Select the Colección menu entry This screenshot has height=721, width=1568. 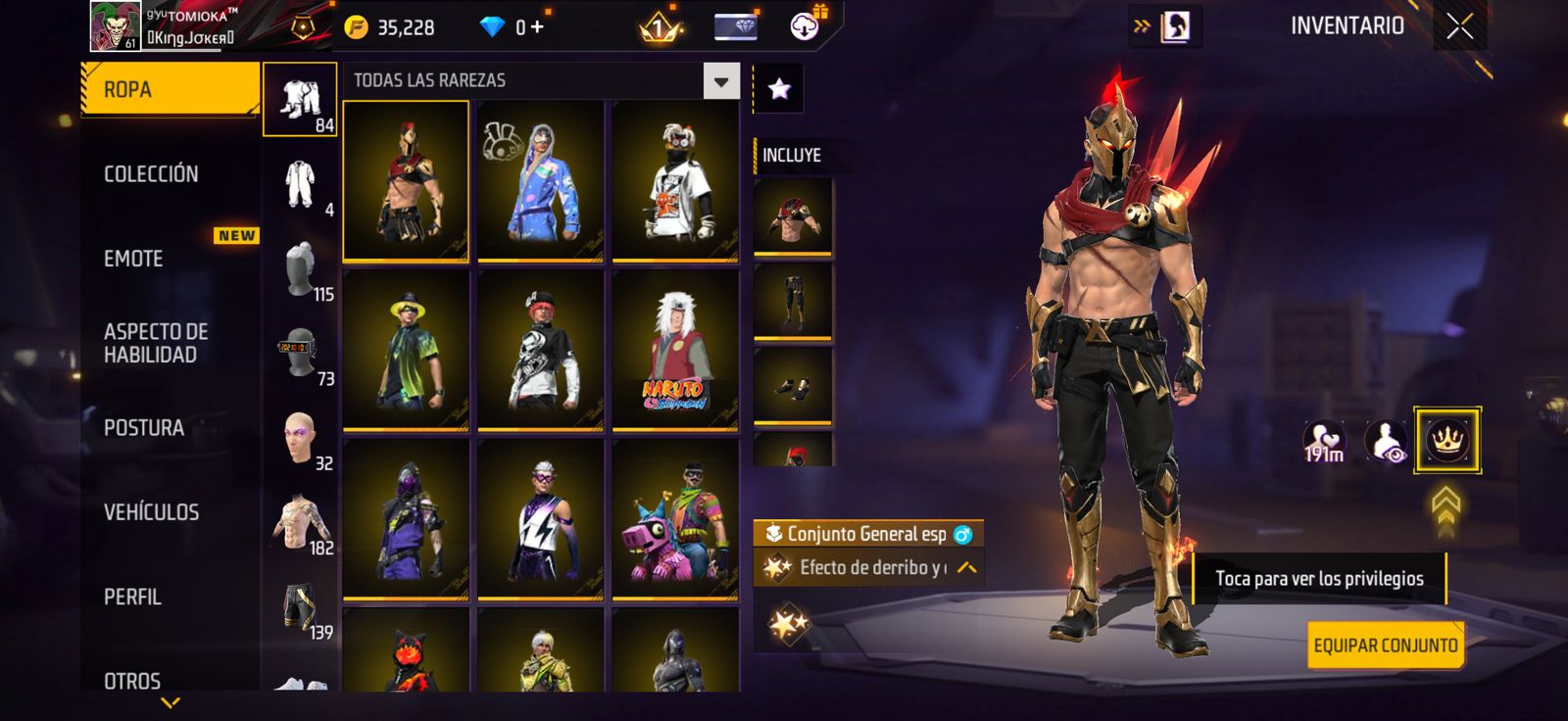151,174
